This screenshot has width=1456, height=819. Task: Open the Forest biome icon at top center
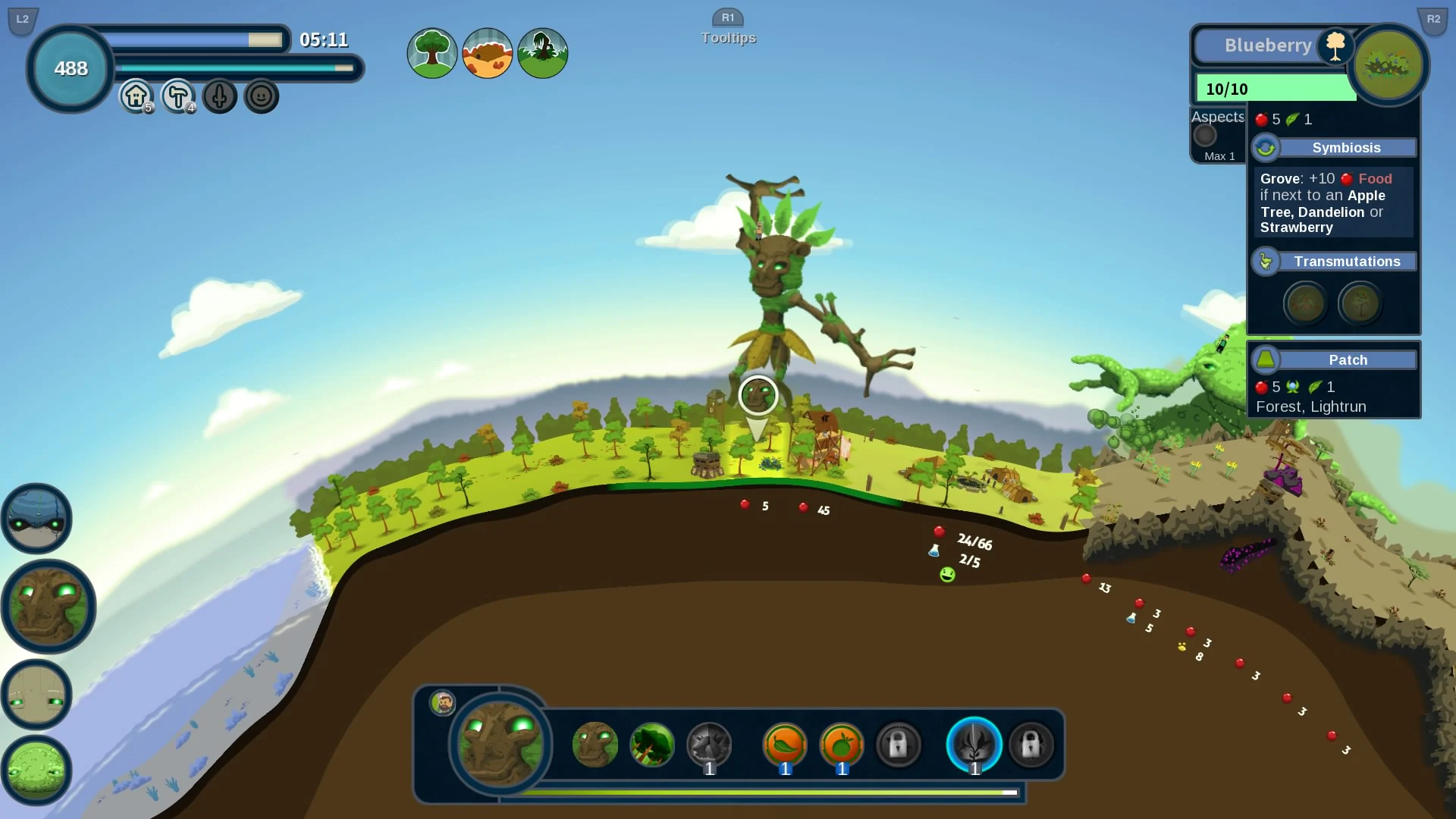pyautogui.click(x=431, y=53)
